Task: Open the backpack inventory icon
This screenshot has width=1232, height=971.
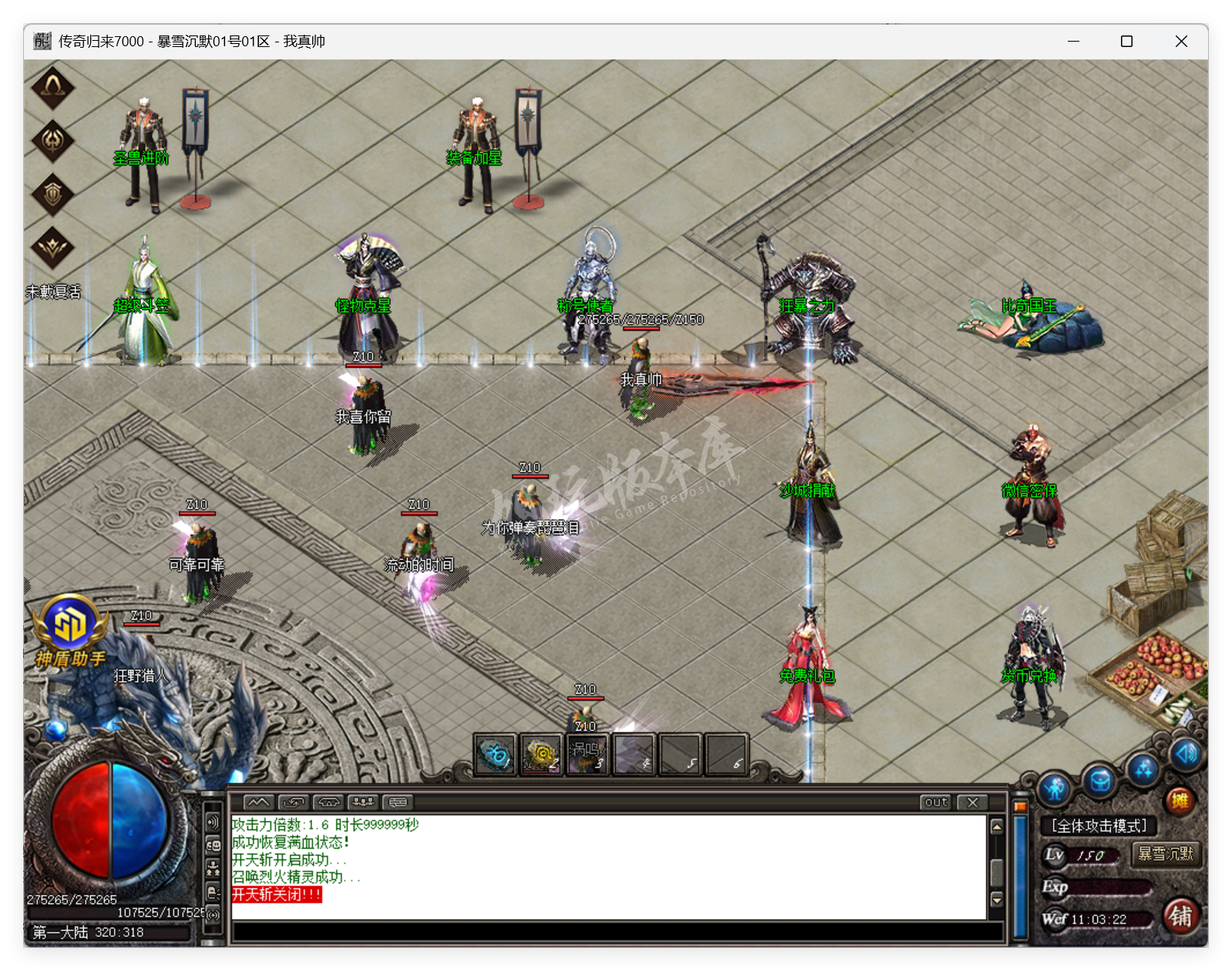Action: click(1100, 782)
